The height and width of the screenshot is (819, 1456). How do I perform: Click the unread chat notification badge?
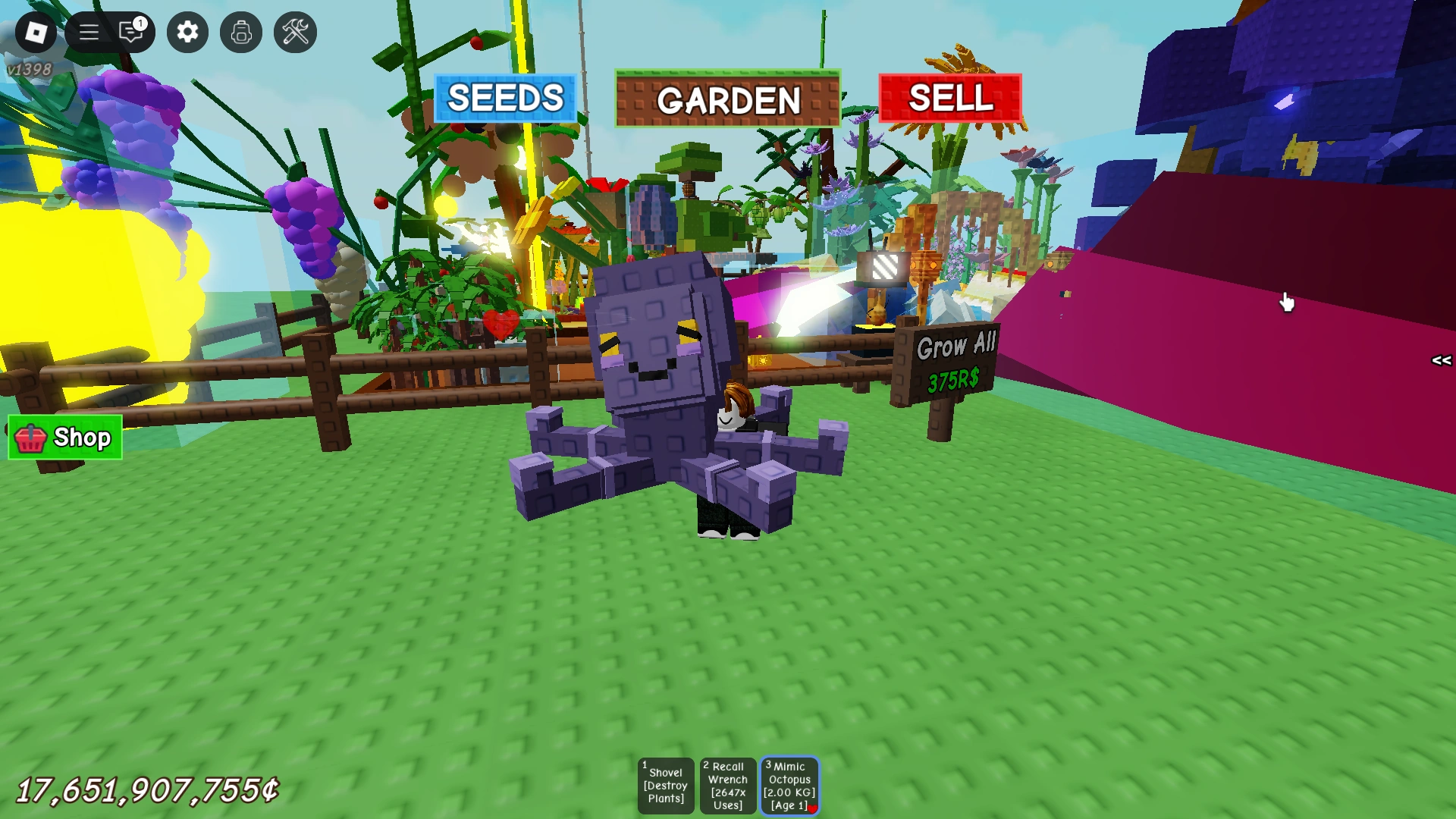tap(140, 23)
